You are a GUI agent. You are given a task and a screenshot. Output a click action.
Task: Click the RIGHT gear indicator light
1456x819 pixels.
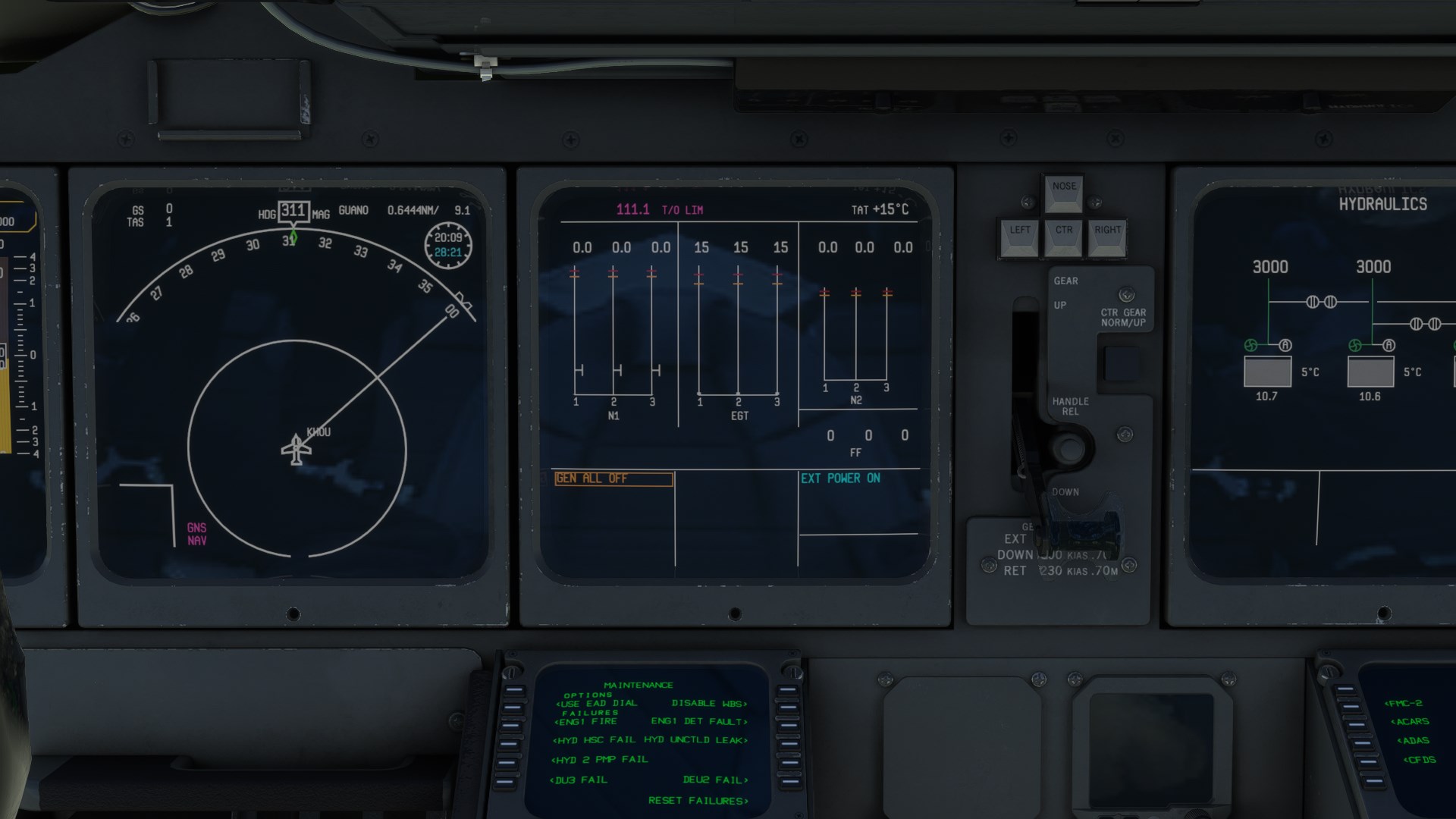click(x=1107, y=238)
